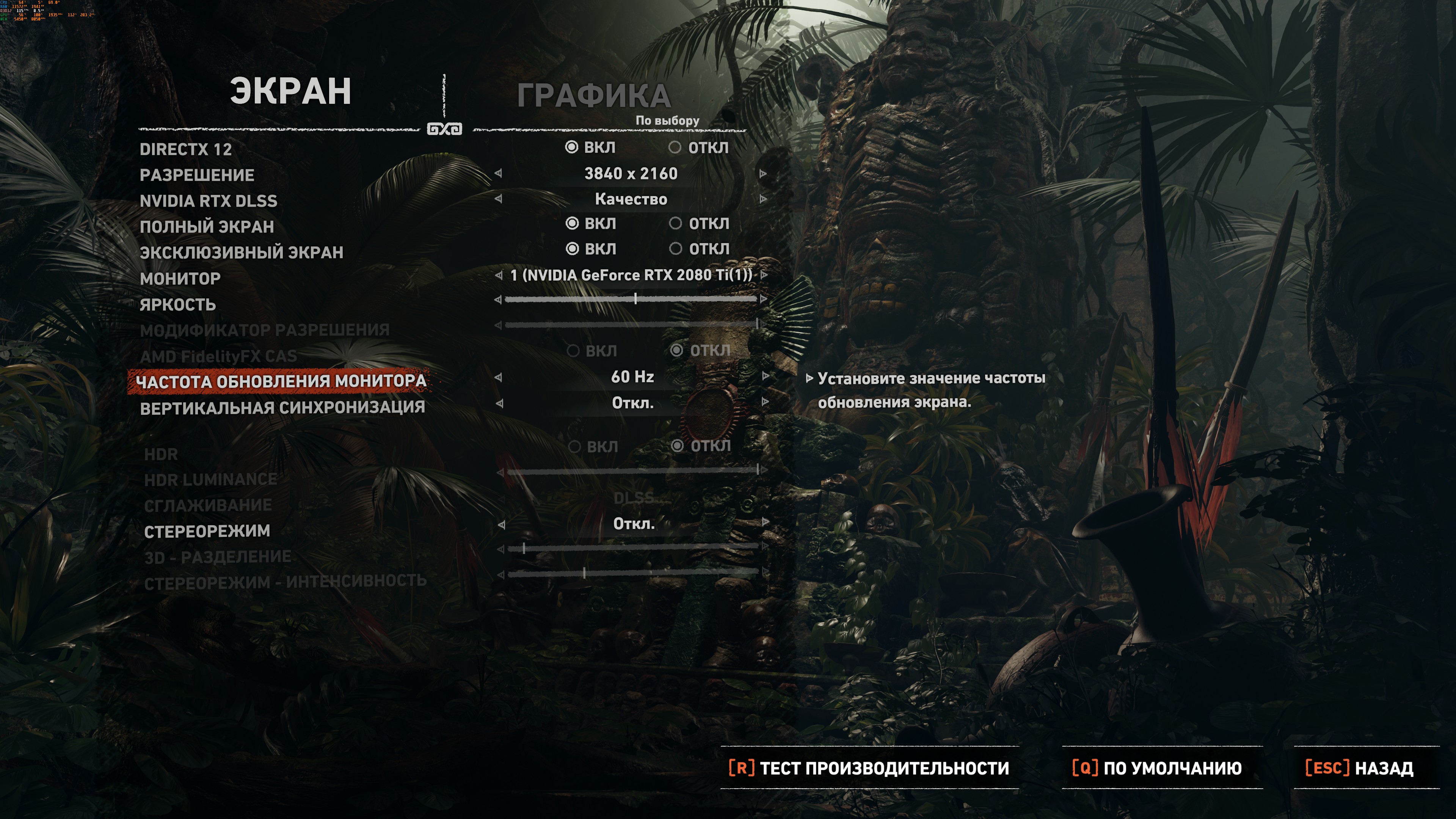Select the ВЕРТИКАЛЬНАЯ СИНХРОНИЗАЦИЯ menu row
The width and height of the screenshot is (1456, 819).
(282, 408)
